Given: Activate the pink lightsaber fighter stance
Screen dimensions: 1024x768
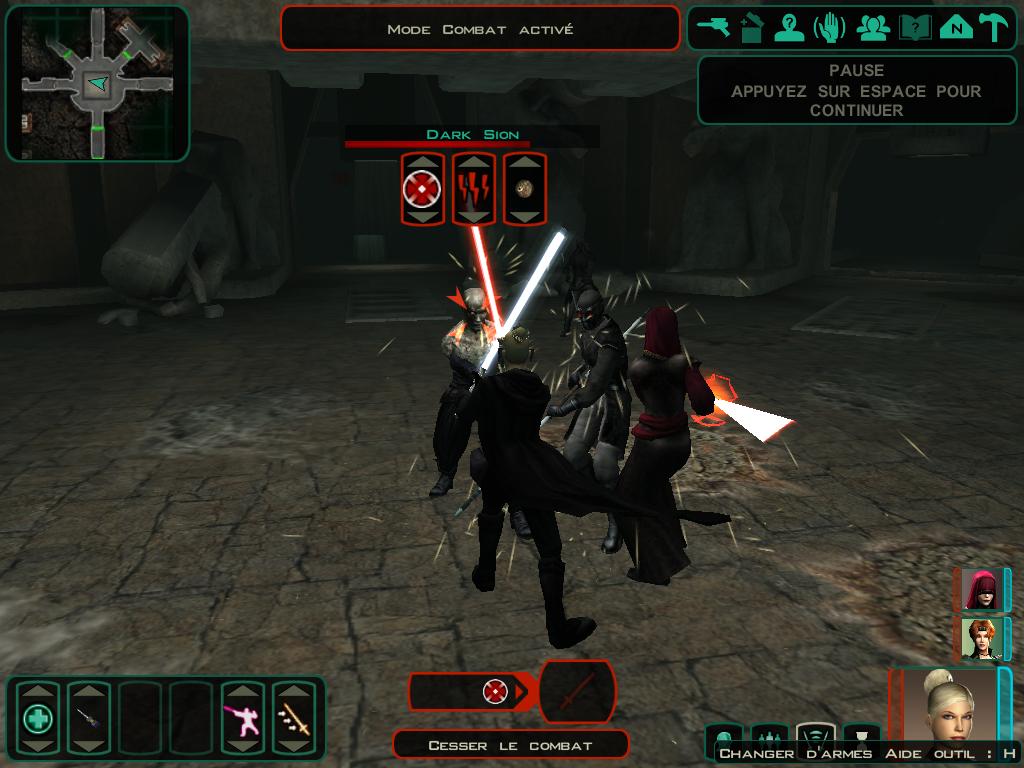Looking at the screenshot, I should [242, 718].
